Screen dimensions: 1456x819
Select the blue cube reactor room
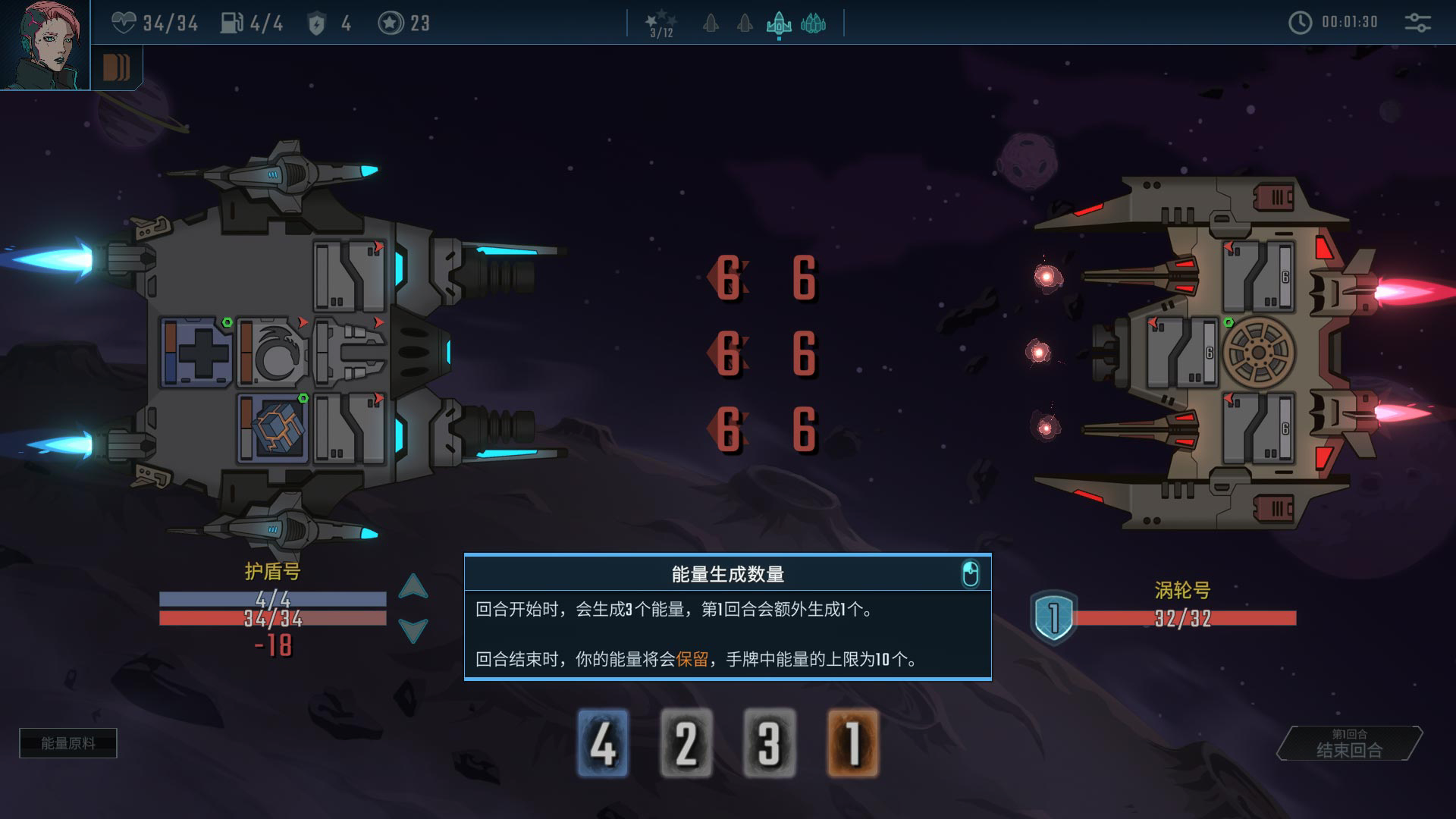pos(272,428)
